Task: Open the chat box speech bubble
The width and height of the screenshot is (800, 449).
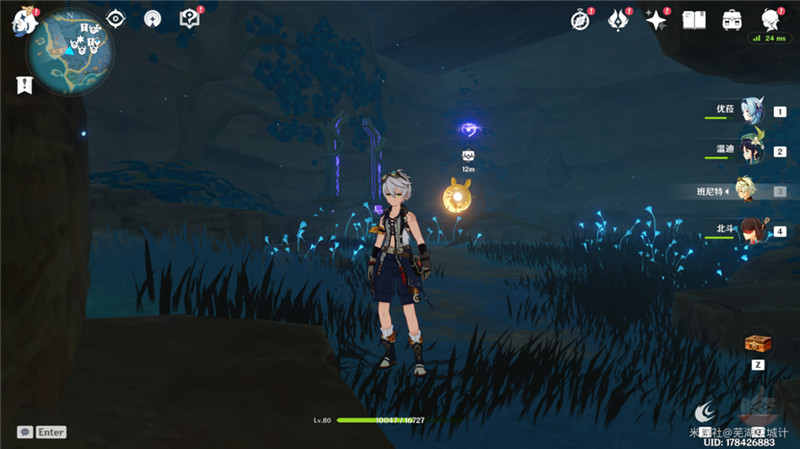Action: click(24, 432)
